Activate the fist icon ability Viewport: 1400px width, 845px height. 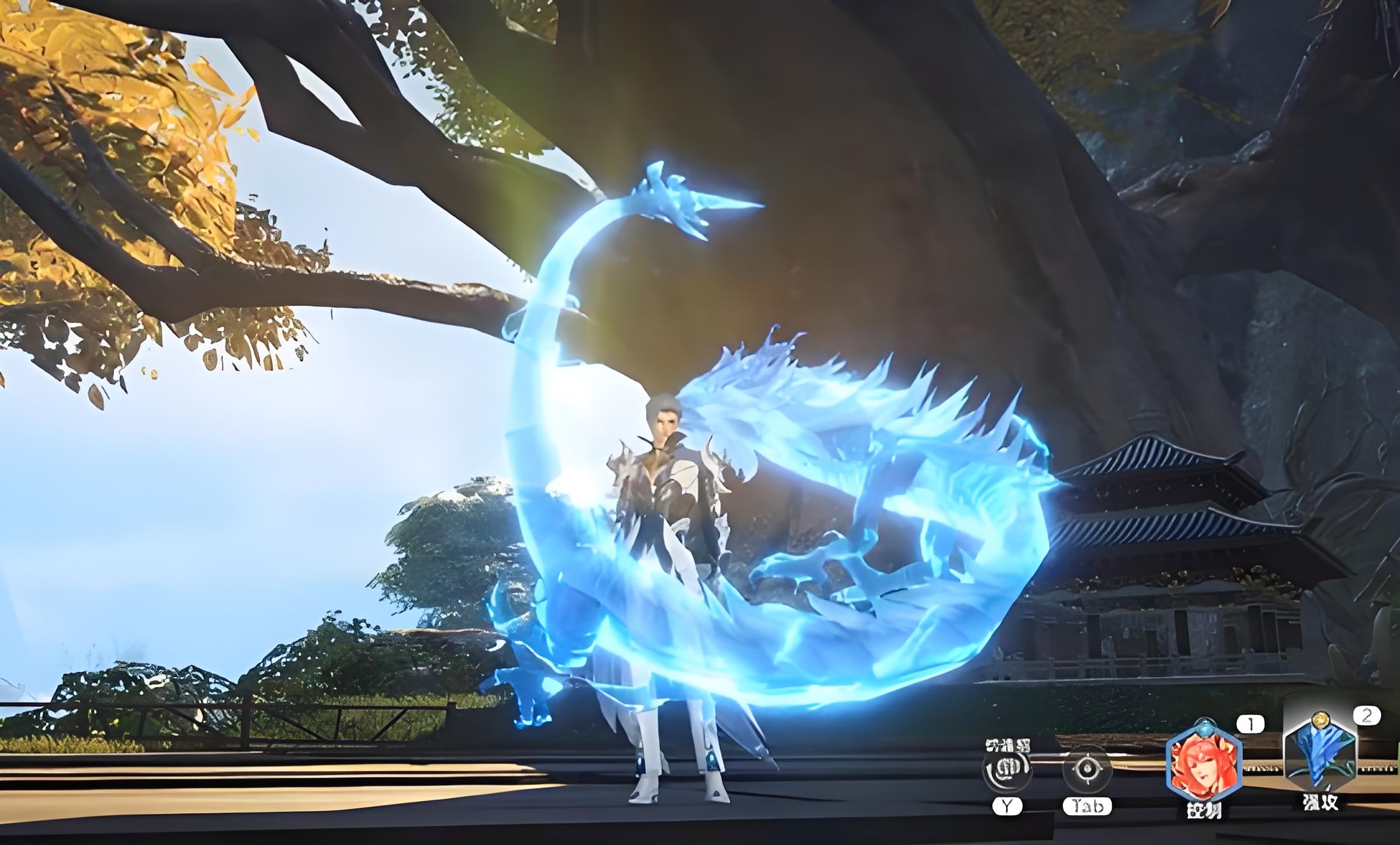click(1007, 769)
